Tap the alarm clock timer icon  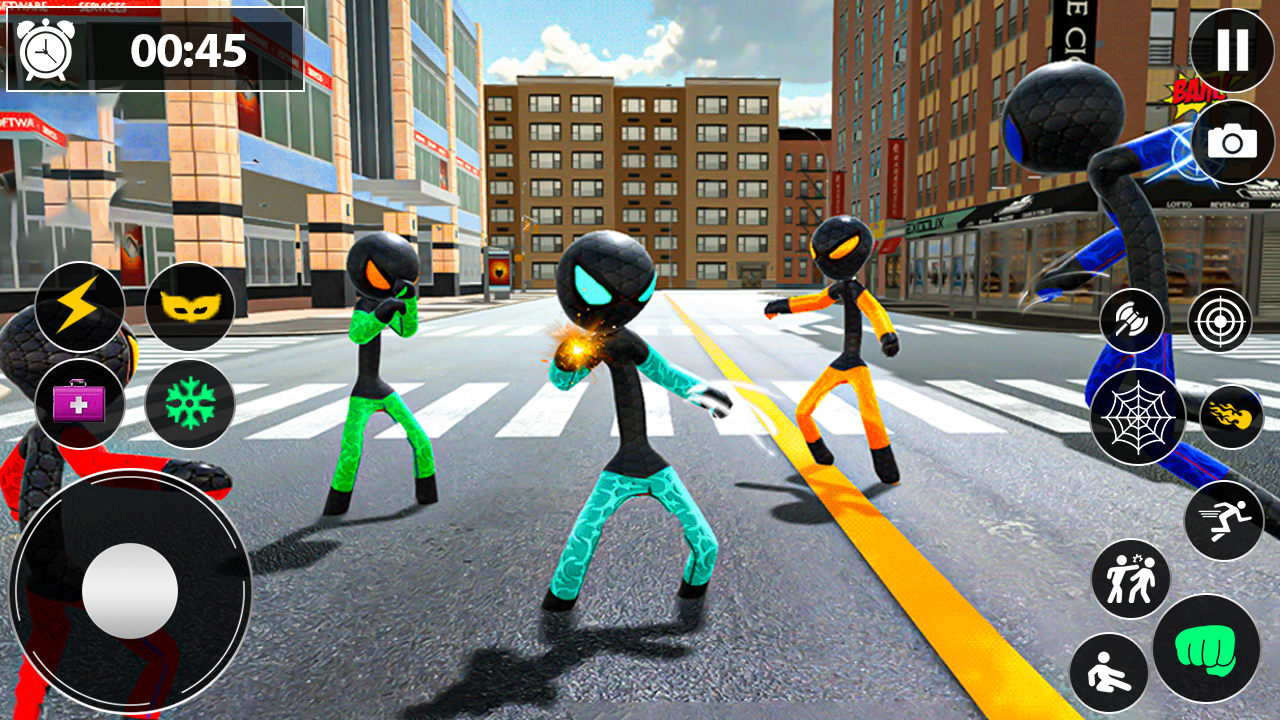click(45, 48)
